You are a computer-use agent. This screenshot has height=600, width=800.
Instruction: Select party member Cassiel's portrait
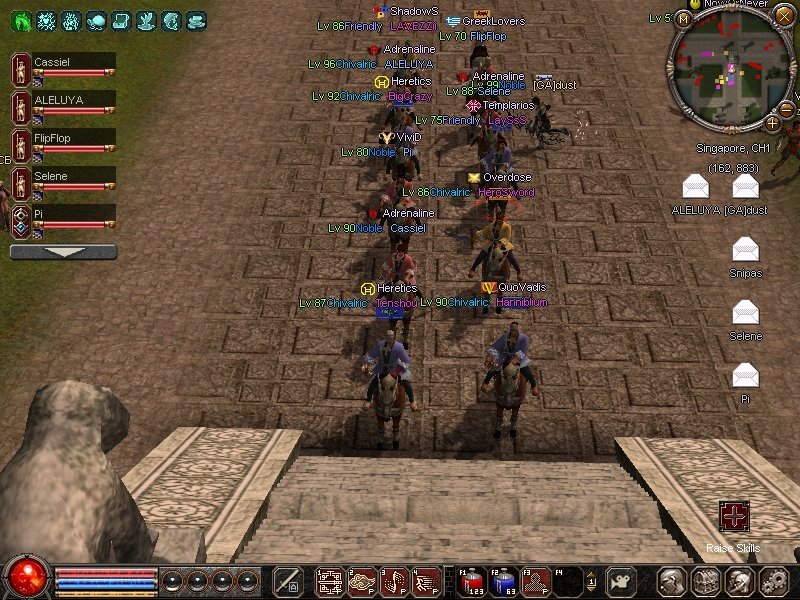click(x=20, y=70)
